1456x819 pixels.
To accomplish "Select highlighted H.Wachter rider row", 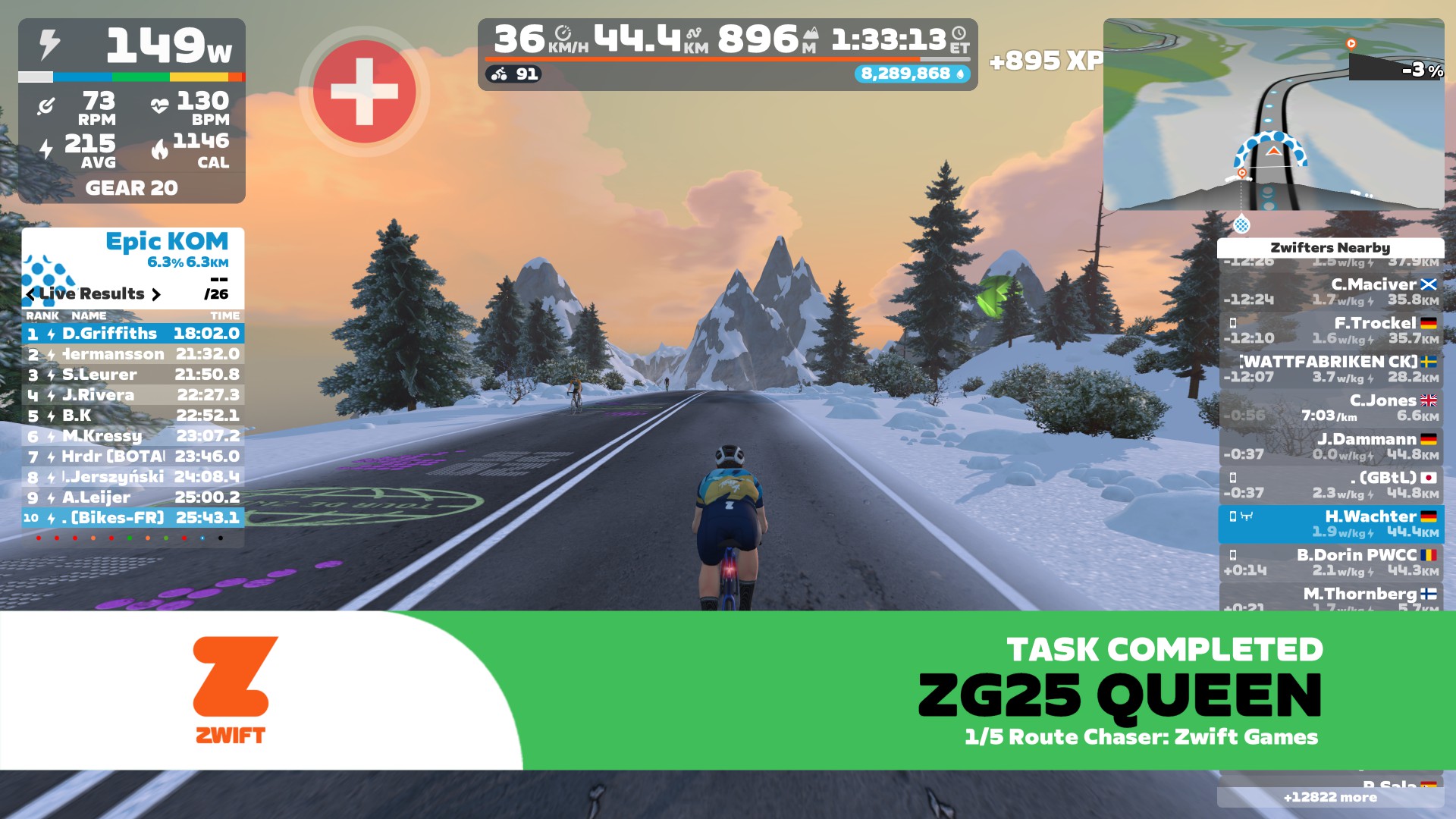I will coord(1331,524).
